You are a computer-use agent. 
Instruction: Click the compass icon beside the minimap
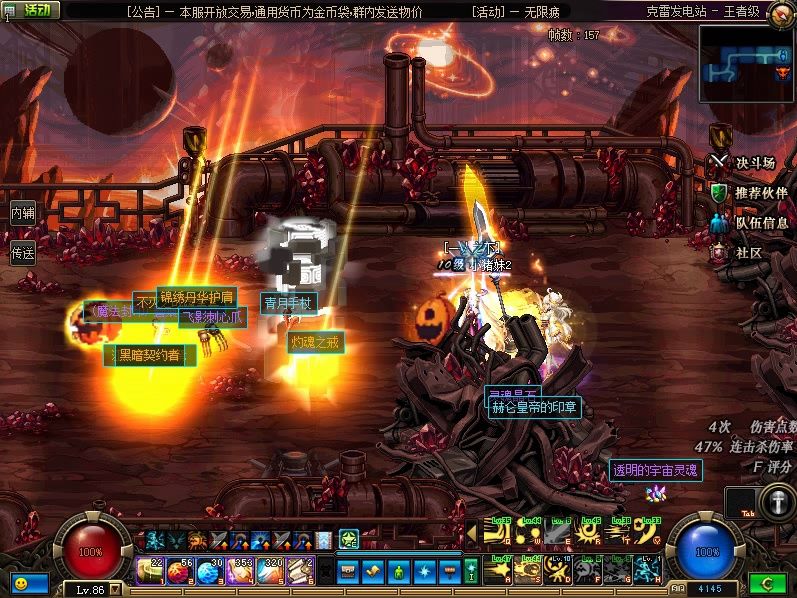click(782, 14)
